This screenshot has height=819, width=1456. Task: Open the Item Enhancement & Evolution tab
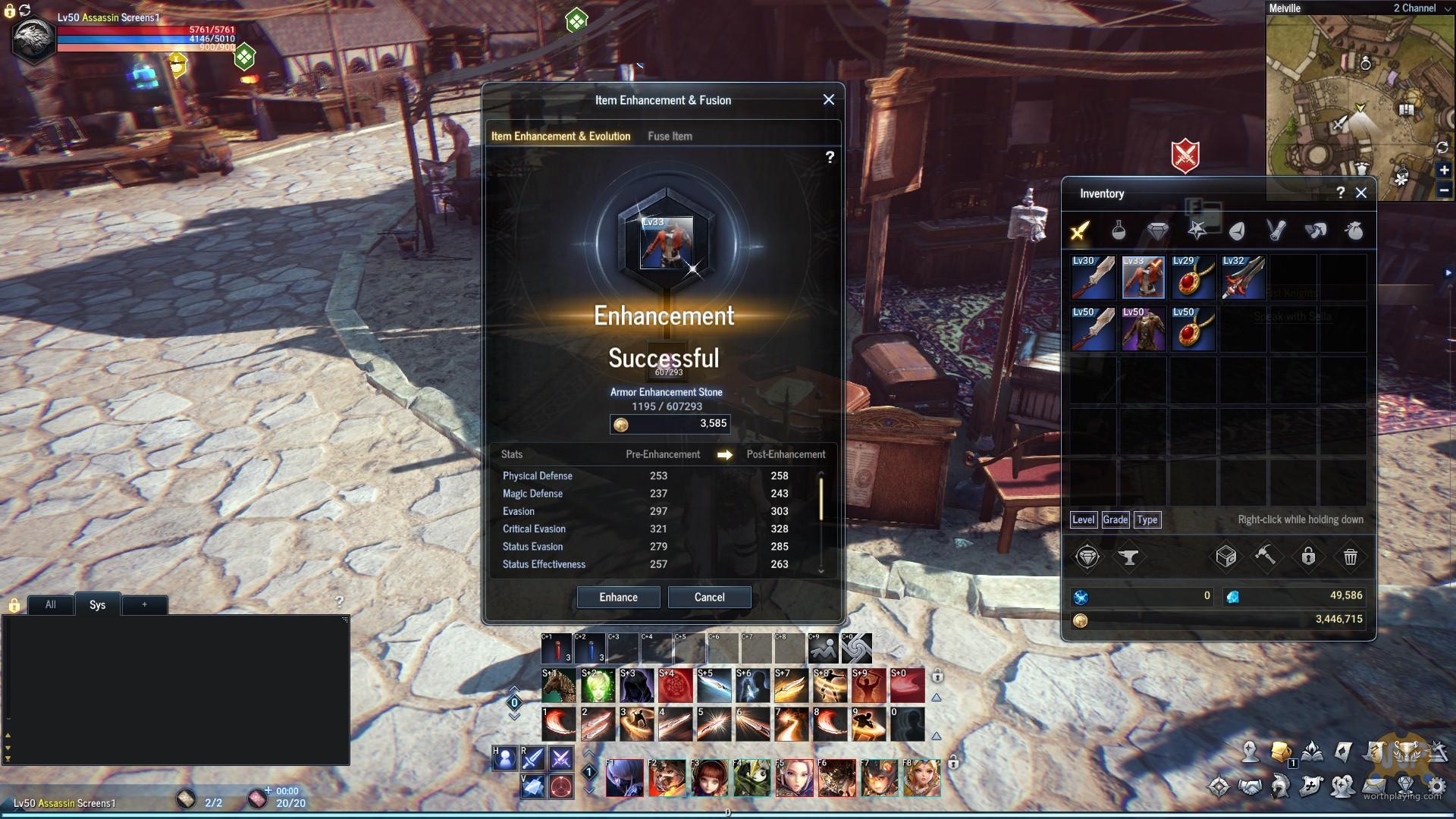[560, 136]
